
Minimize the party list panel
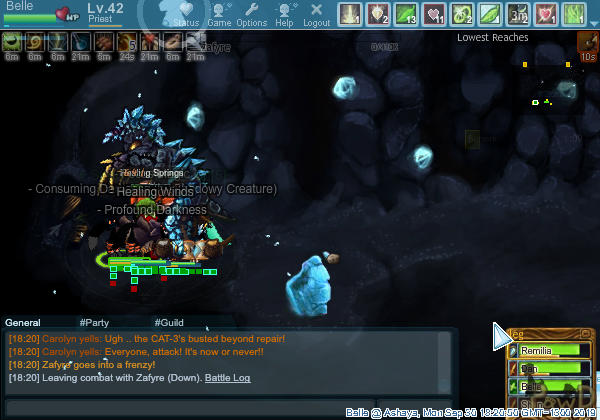pyautogui.click(x=585, y=334)
